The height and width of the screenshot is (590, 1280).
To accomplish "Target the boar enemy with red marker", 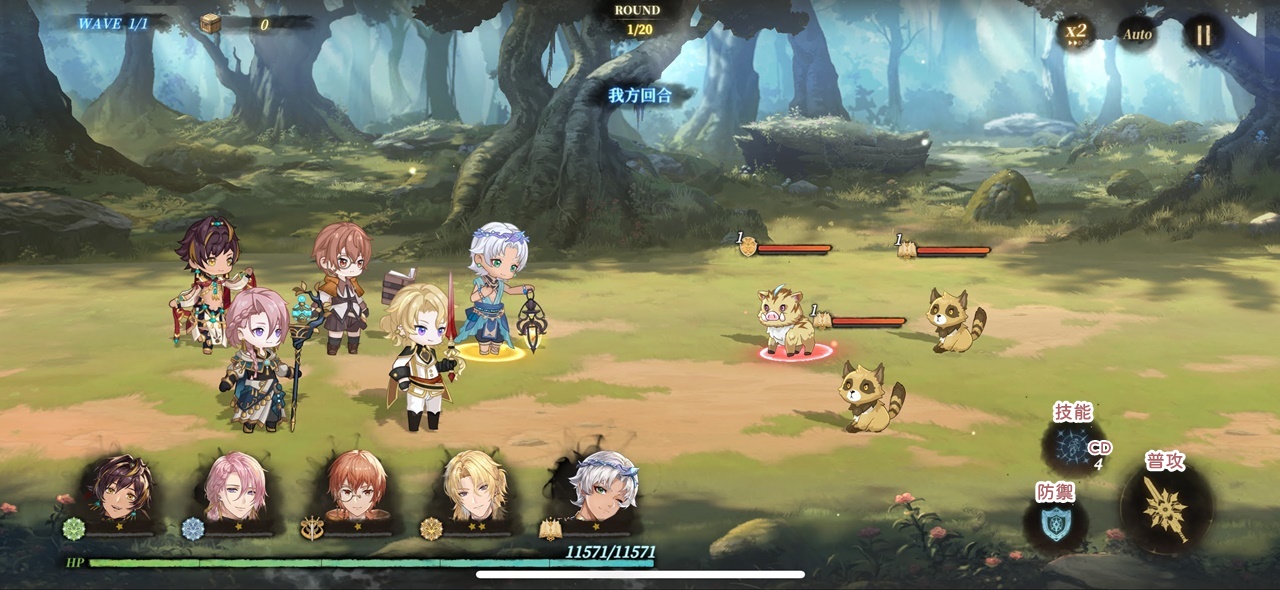I will 786,322.
